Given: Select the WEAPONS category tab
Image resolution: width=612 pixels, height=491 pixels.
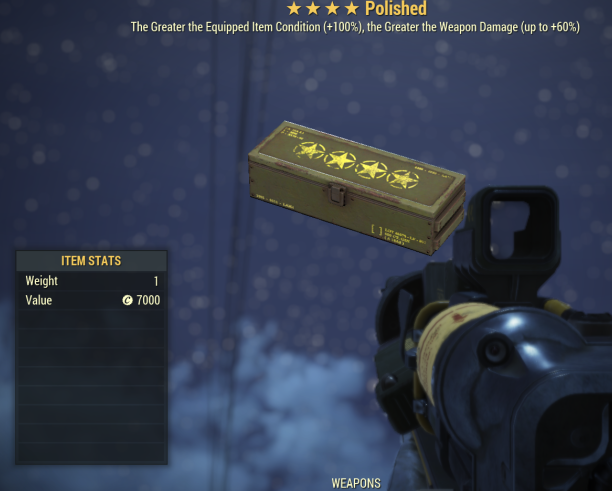Looking at the screenshot, I should (356, 483).
